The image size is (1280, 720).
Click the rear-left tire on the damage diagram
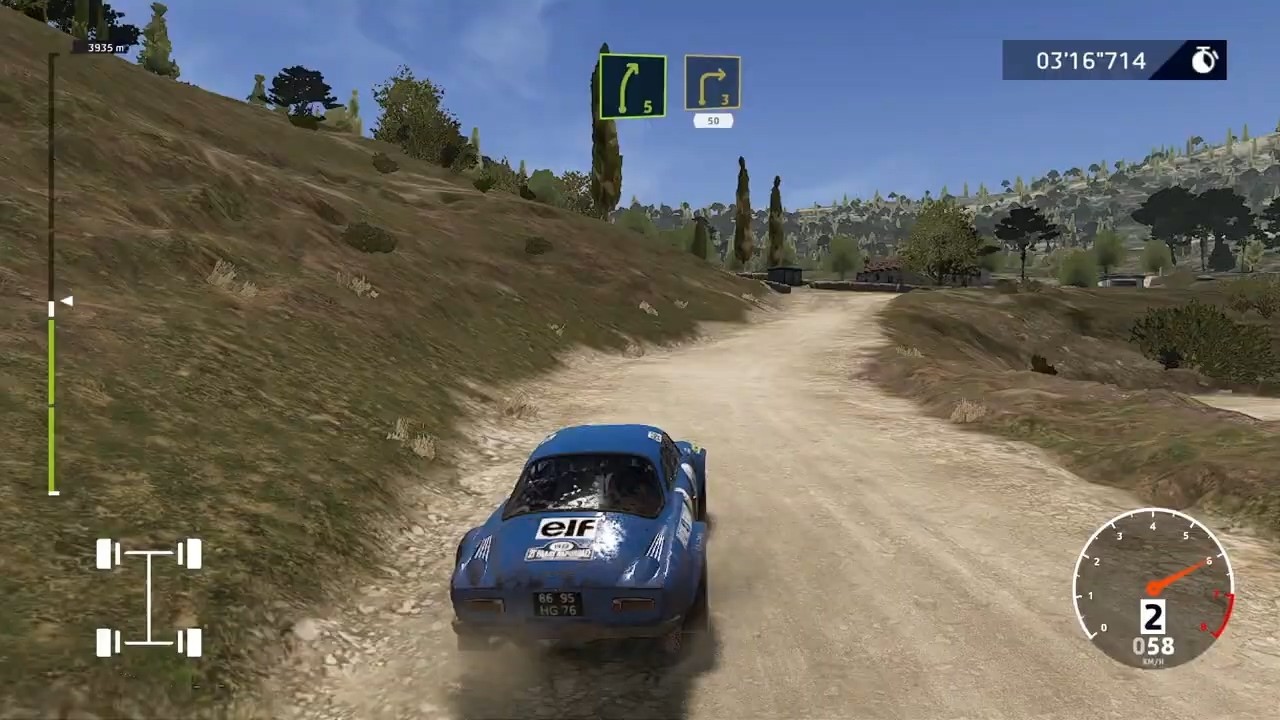(105, 640)
